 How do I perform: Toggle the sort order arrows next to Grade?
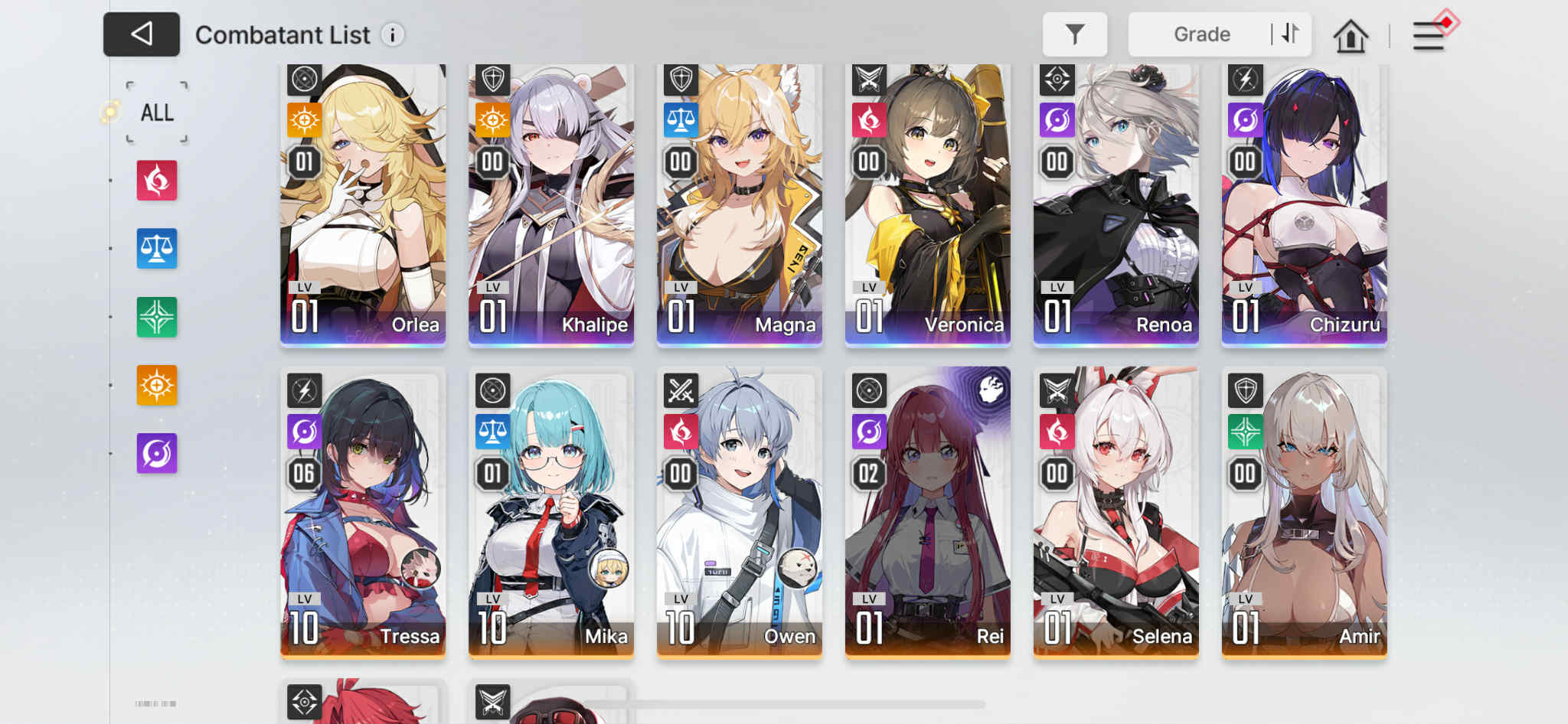[x=1289, y=34]
